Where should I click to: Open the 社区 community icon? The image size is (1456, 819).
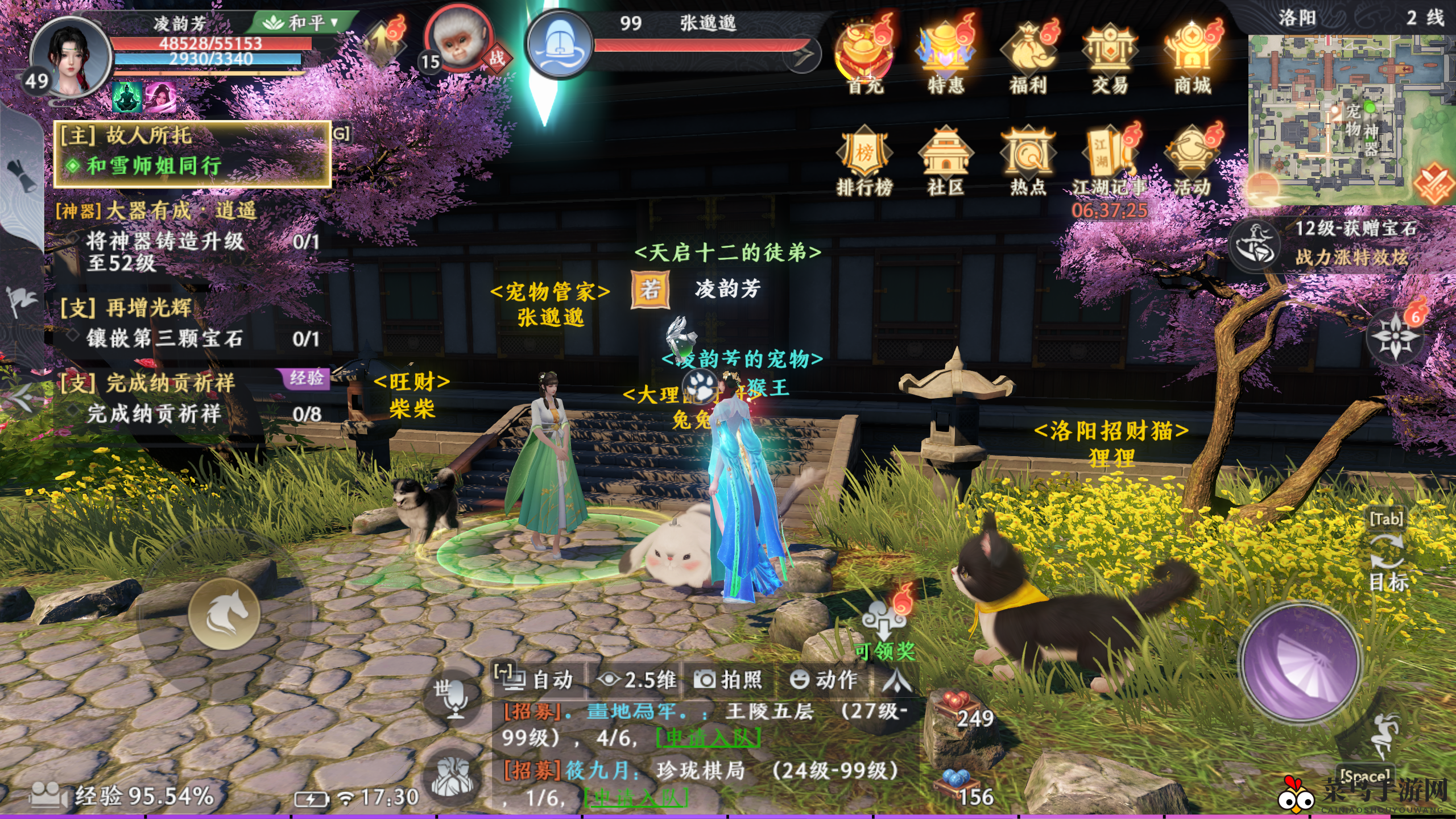[946, 159]
